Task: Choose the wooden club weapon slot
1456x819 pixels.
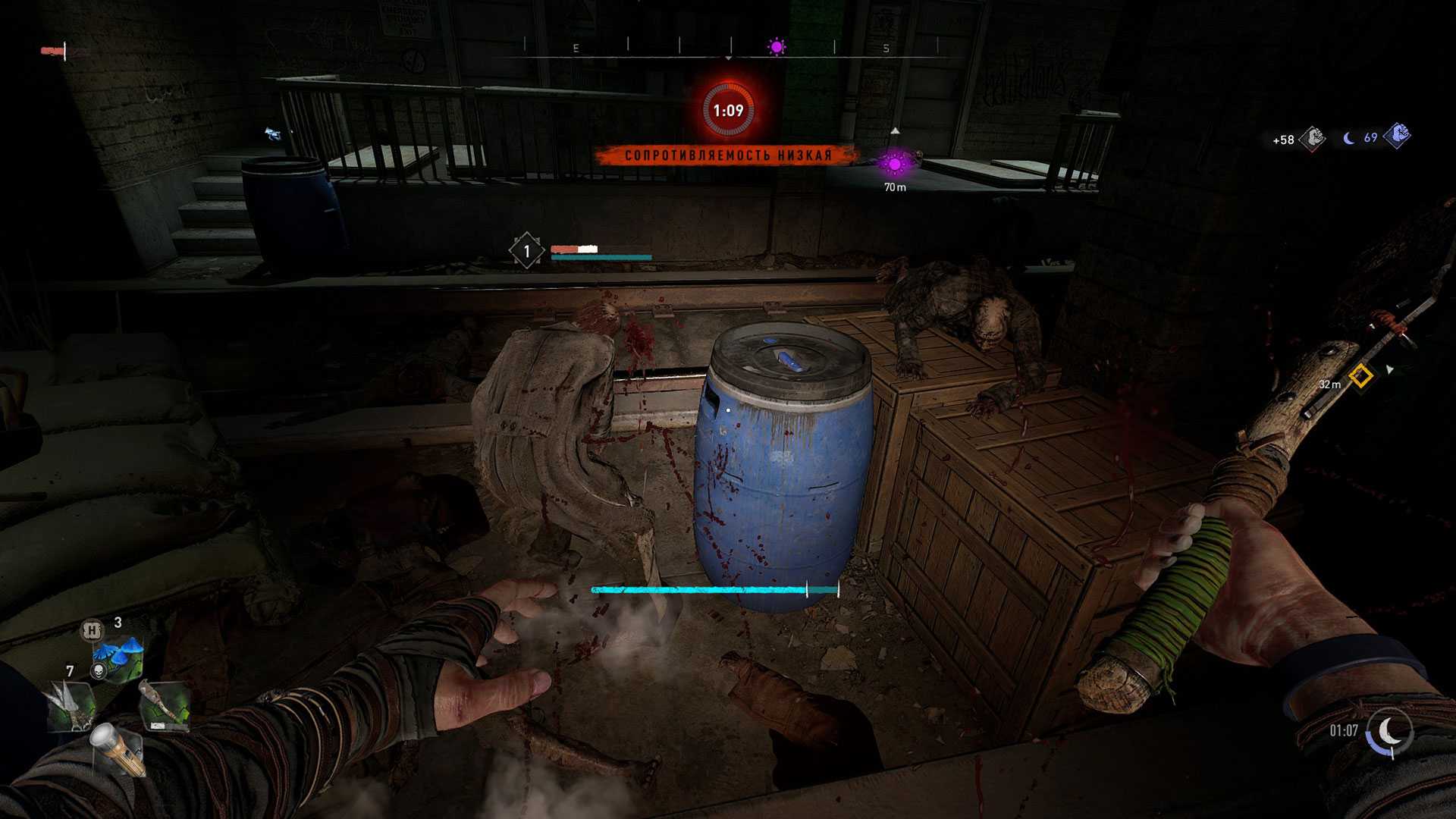Action: [162, 707]
